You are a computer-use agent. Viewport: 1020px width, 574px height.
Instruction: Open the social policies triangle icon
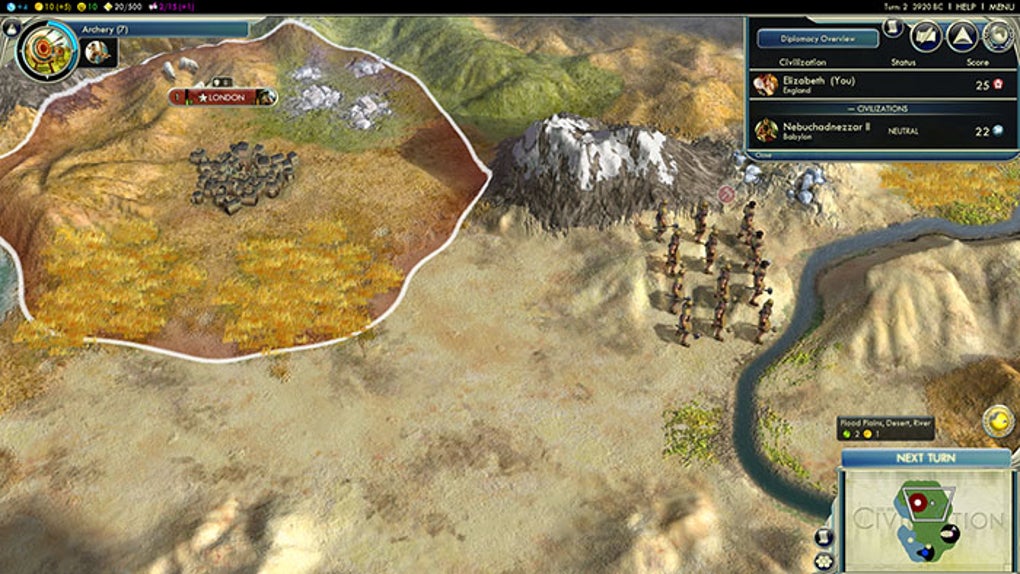[962, 36]
